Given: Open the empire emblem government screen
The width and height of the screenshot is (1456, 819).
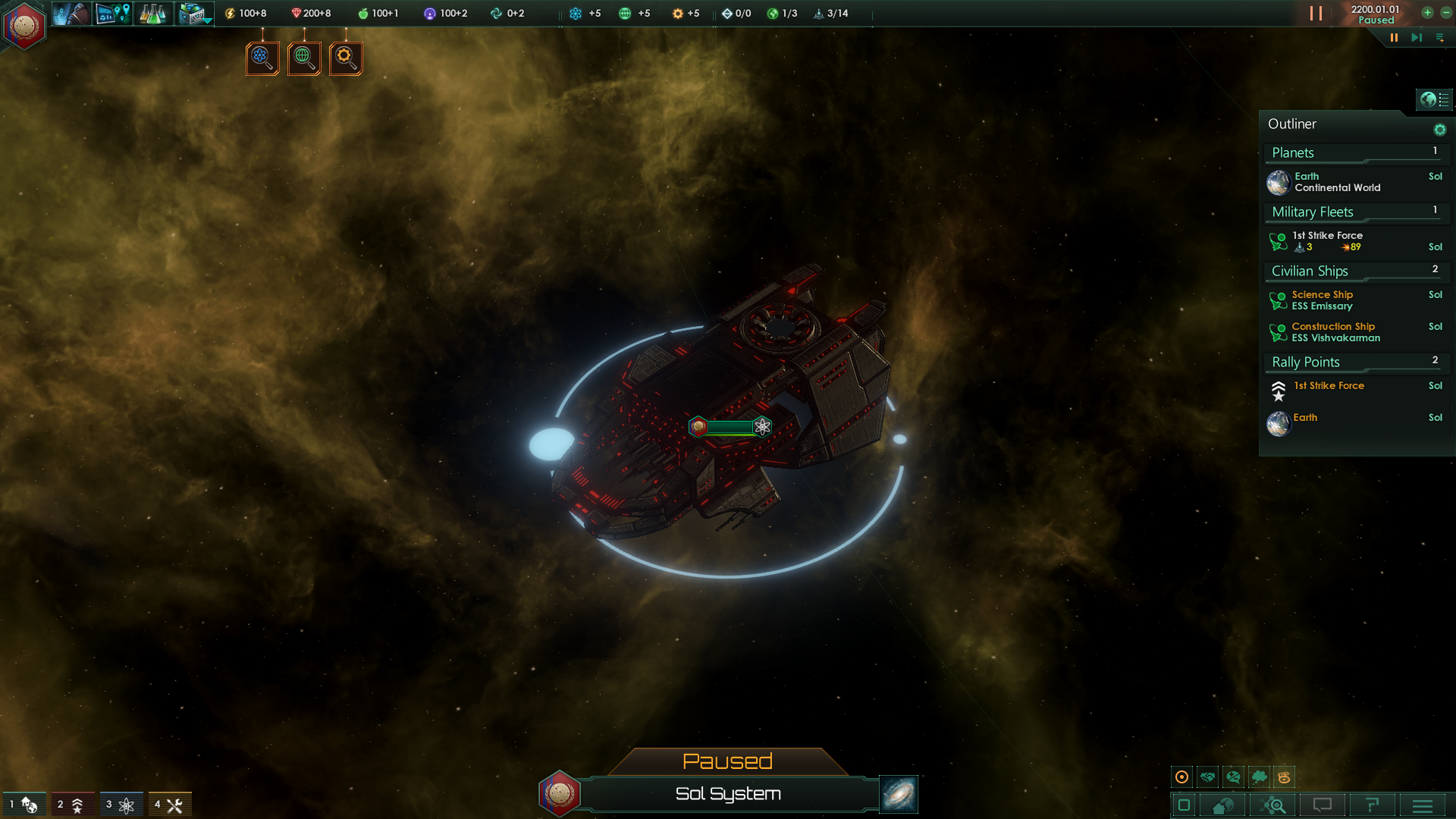Looking at the screenshot, I should coord(24,26).
